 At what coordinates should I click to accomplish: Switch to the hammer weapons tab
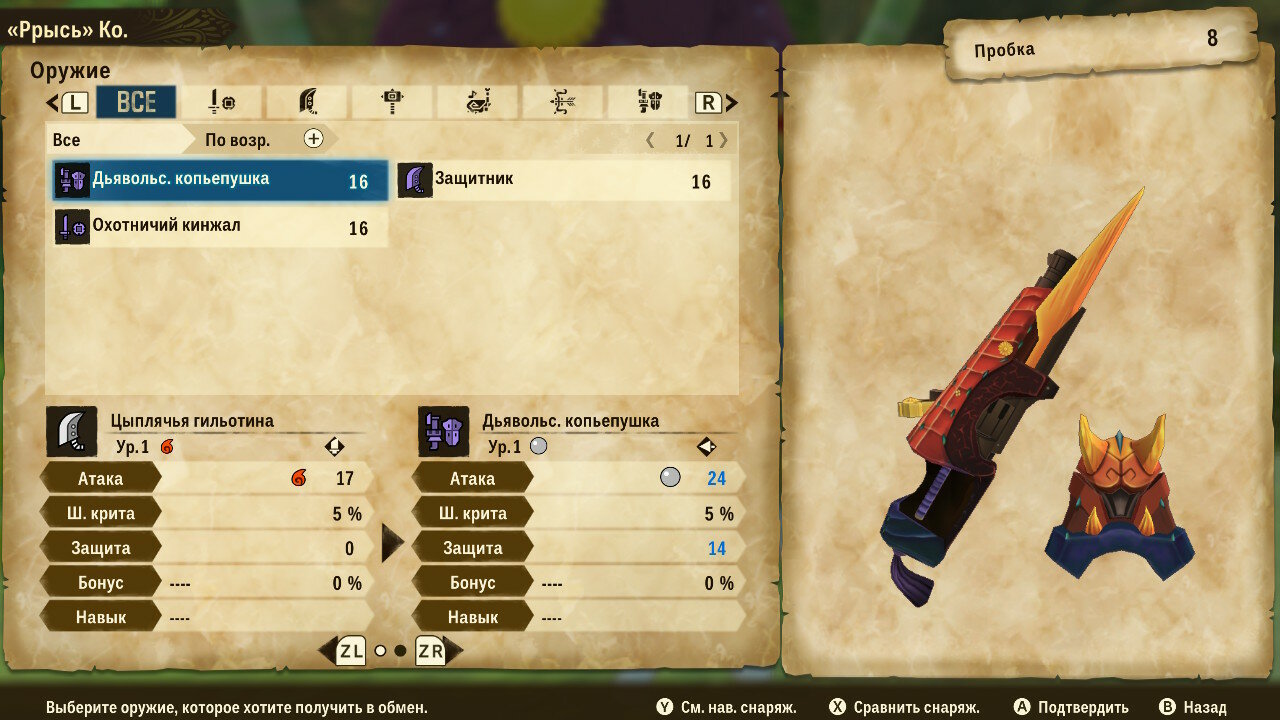392,102
